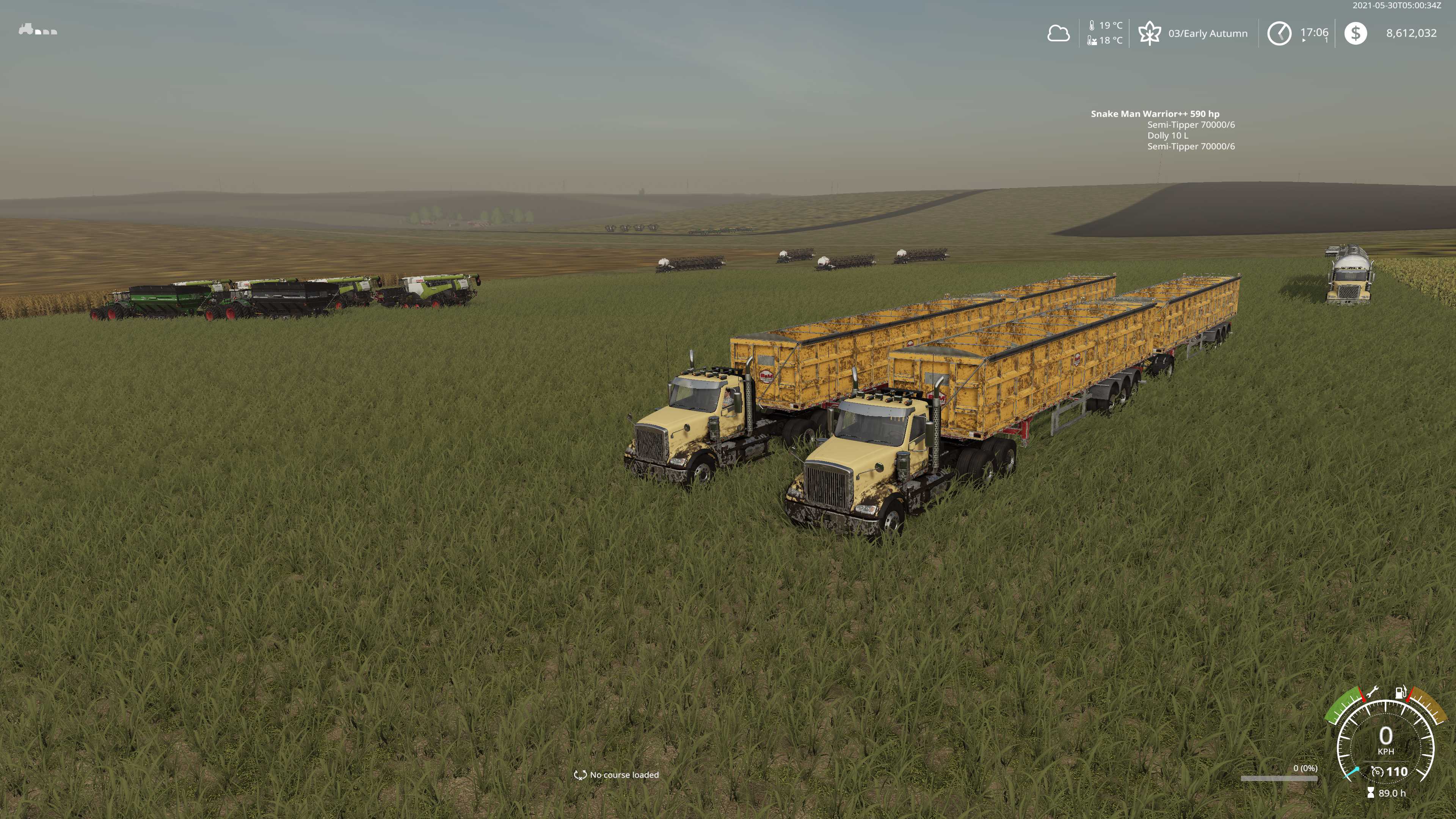Click the clock icon beside the time
This screenshot has height=819, width=1456.
[1279, 33]
